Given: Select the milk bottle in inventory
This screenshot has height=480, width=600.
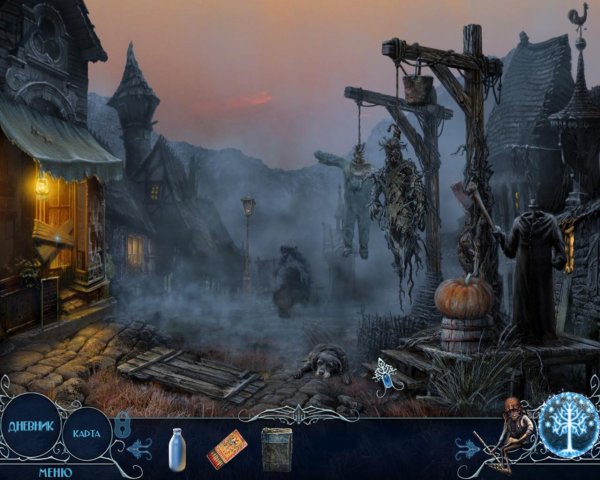Looking at the screenshot, I should (x=179, y=447).
